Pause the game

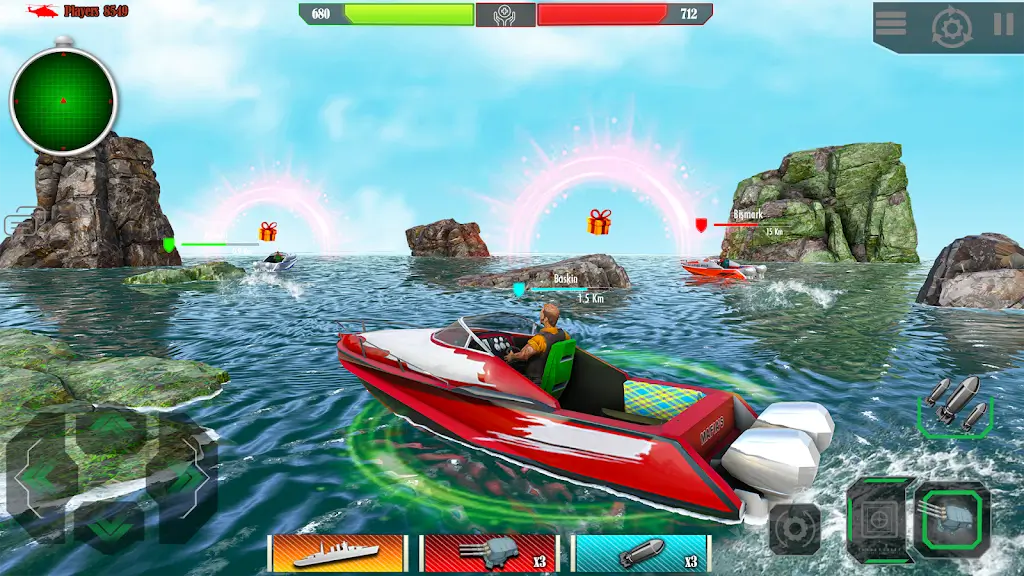[x=1003, y=24]
